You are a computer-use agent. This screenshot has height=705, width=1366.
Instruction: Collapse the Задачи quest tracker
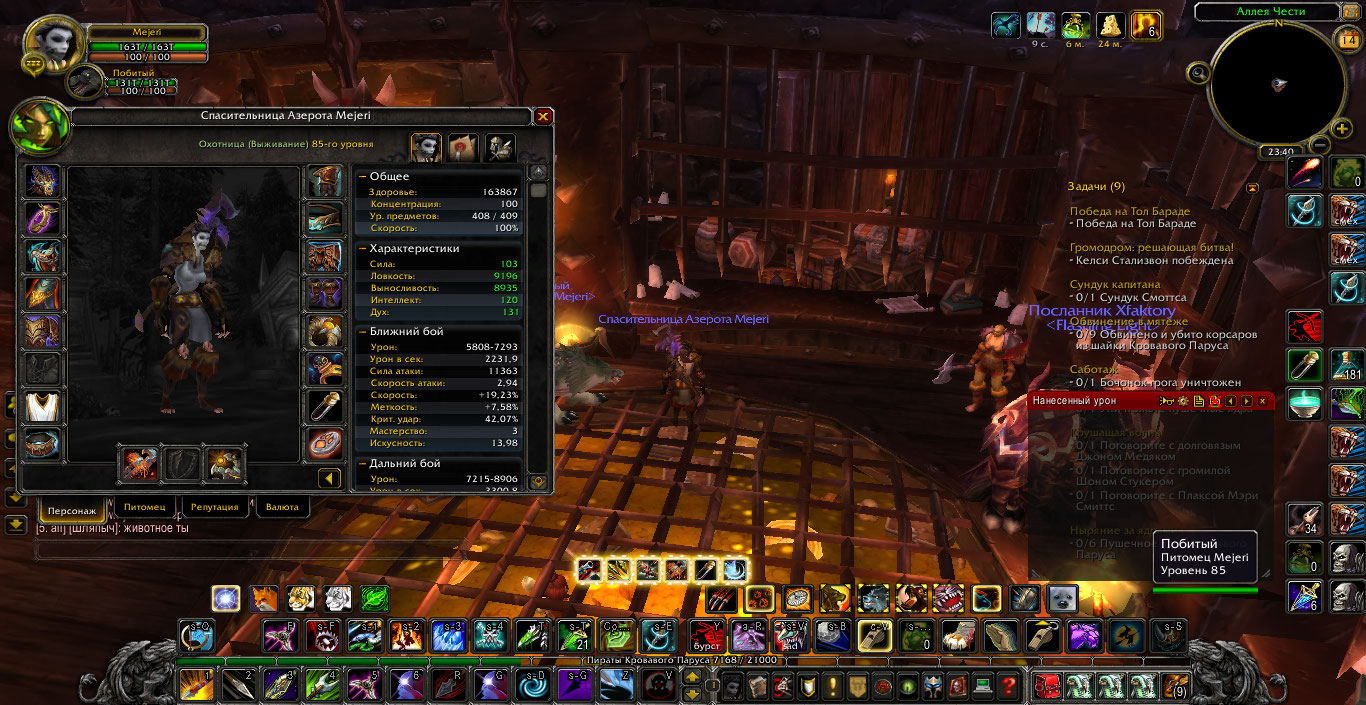click(1251, 187)
